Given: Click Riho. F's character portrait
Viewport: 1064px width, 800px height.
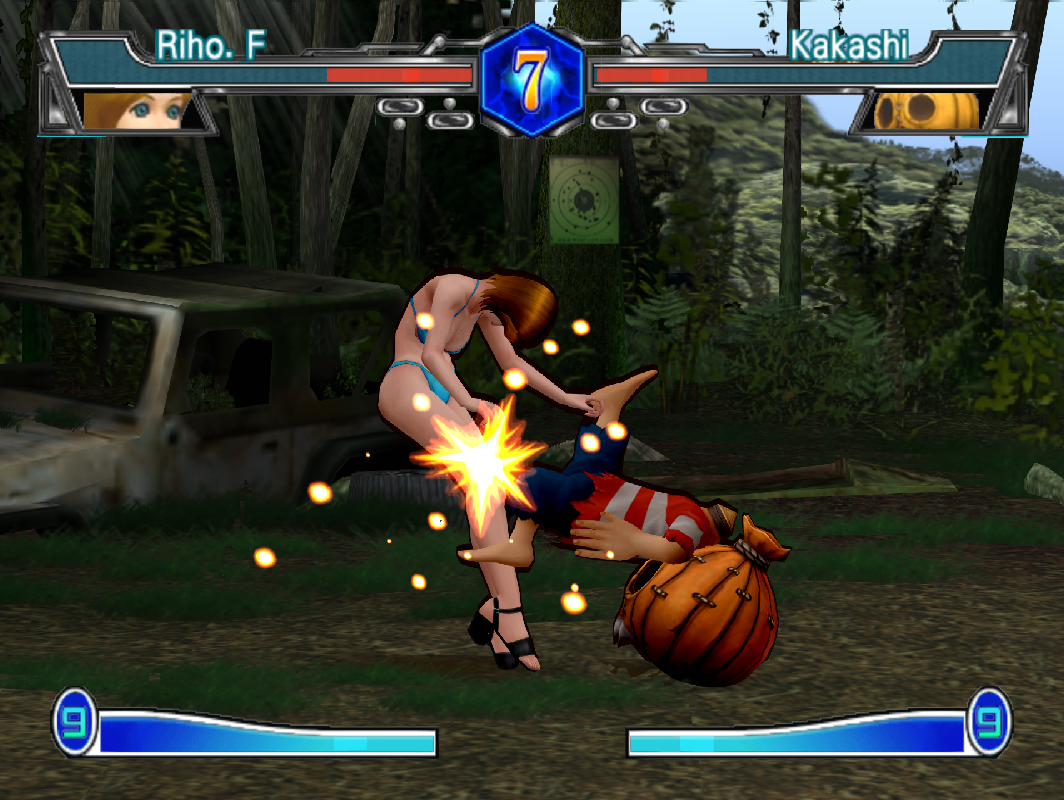Looking at the screenshot, I should pyautogui.click(x=137, y=111).
